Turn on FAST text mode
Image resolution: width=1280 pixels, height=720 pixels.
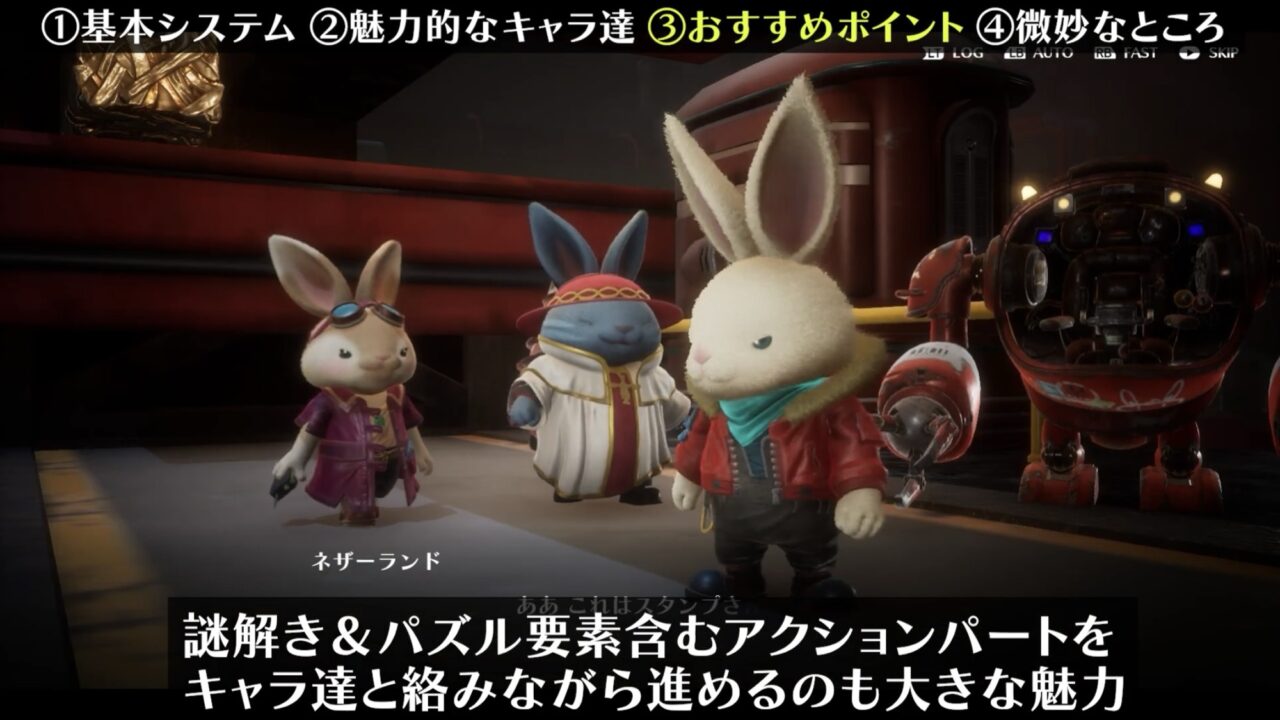(x=1141, y=53)
